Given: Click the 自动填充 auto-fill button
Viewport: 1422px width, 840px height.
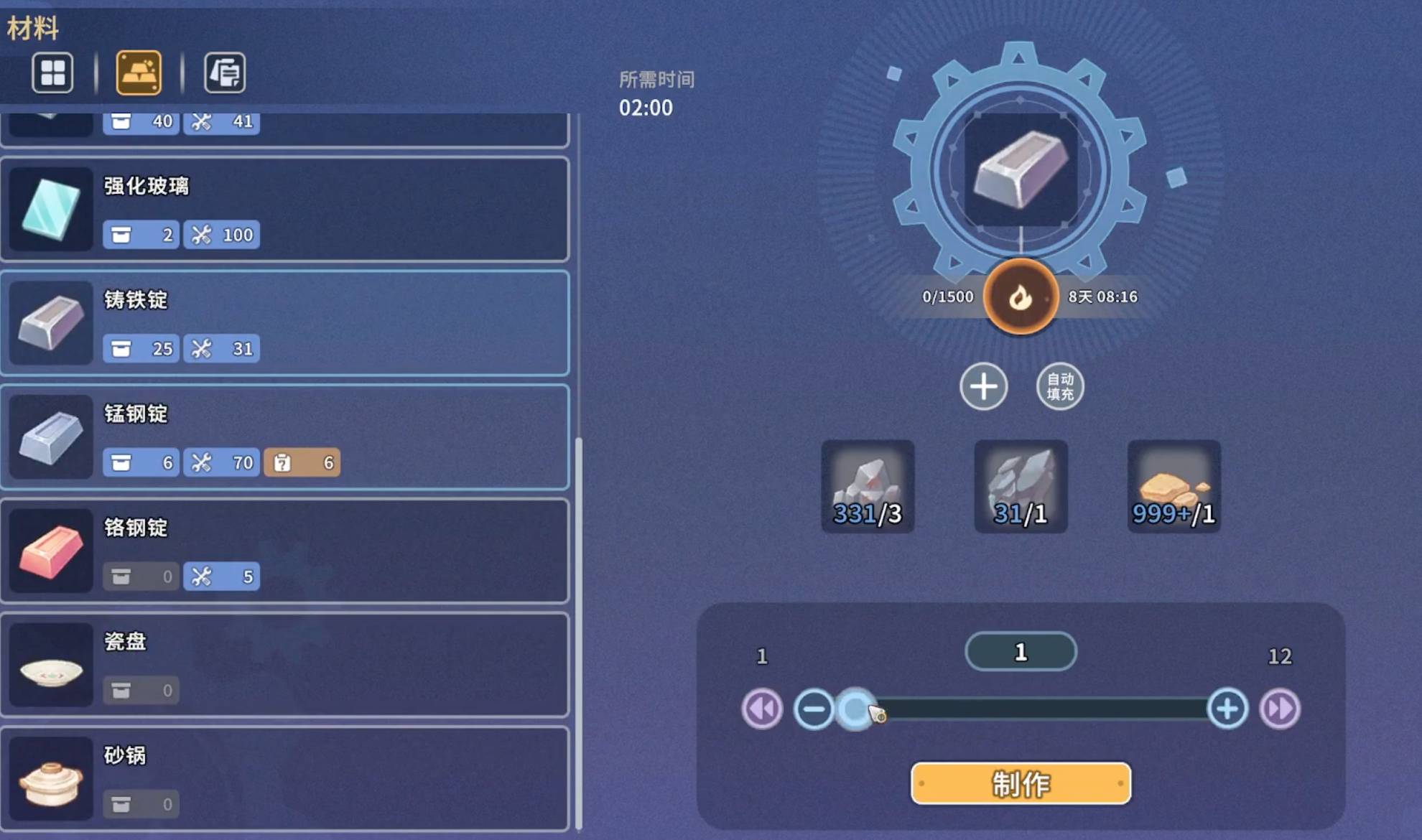Looking at the screenshot, I should pos(1060,386).
